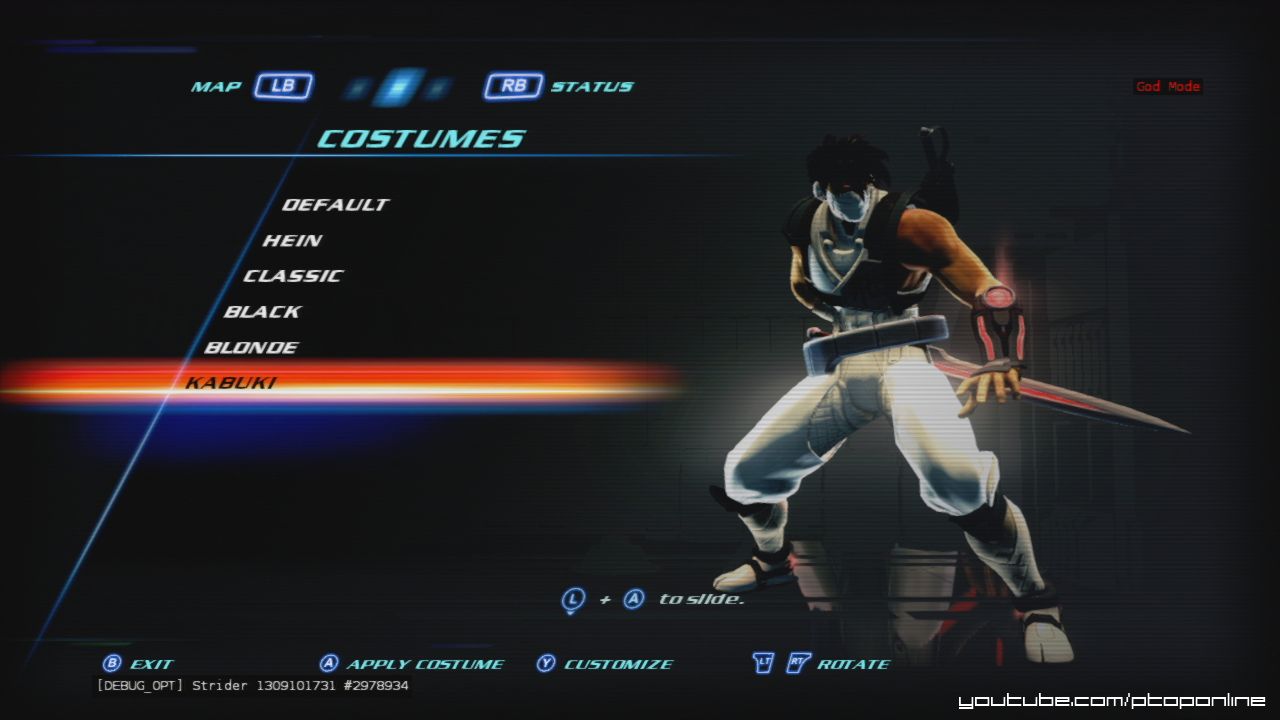Open the Customize option
The height and width of the screenshot is (720, 1280).
tap(605, 664)
